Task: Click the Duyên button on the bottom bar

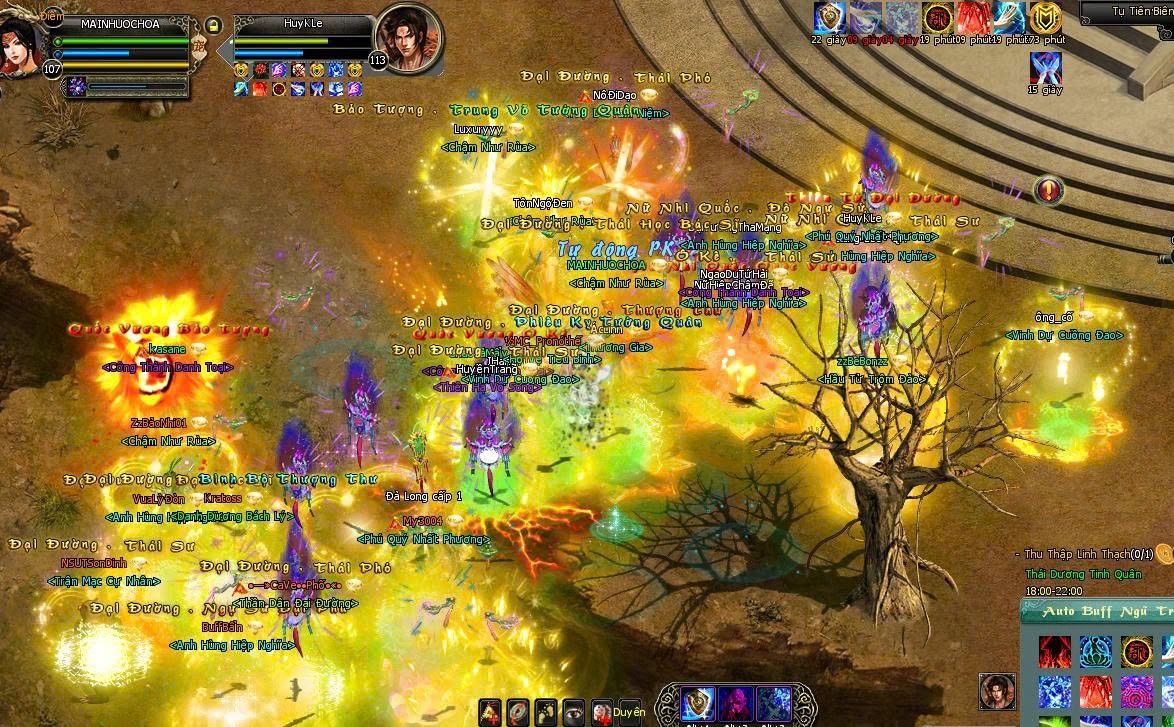Action: point(629,712)
